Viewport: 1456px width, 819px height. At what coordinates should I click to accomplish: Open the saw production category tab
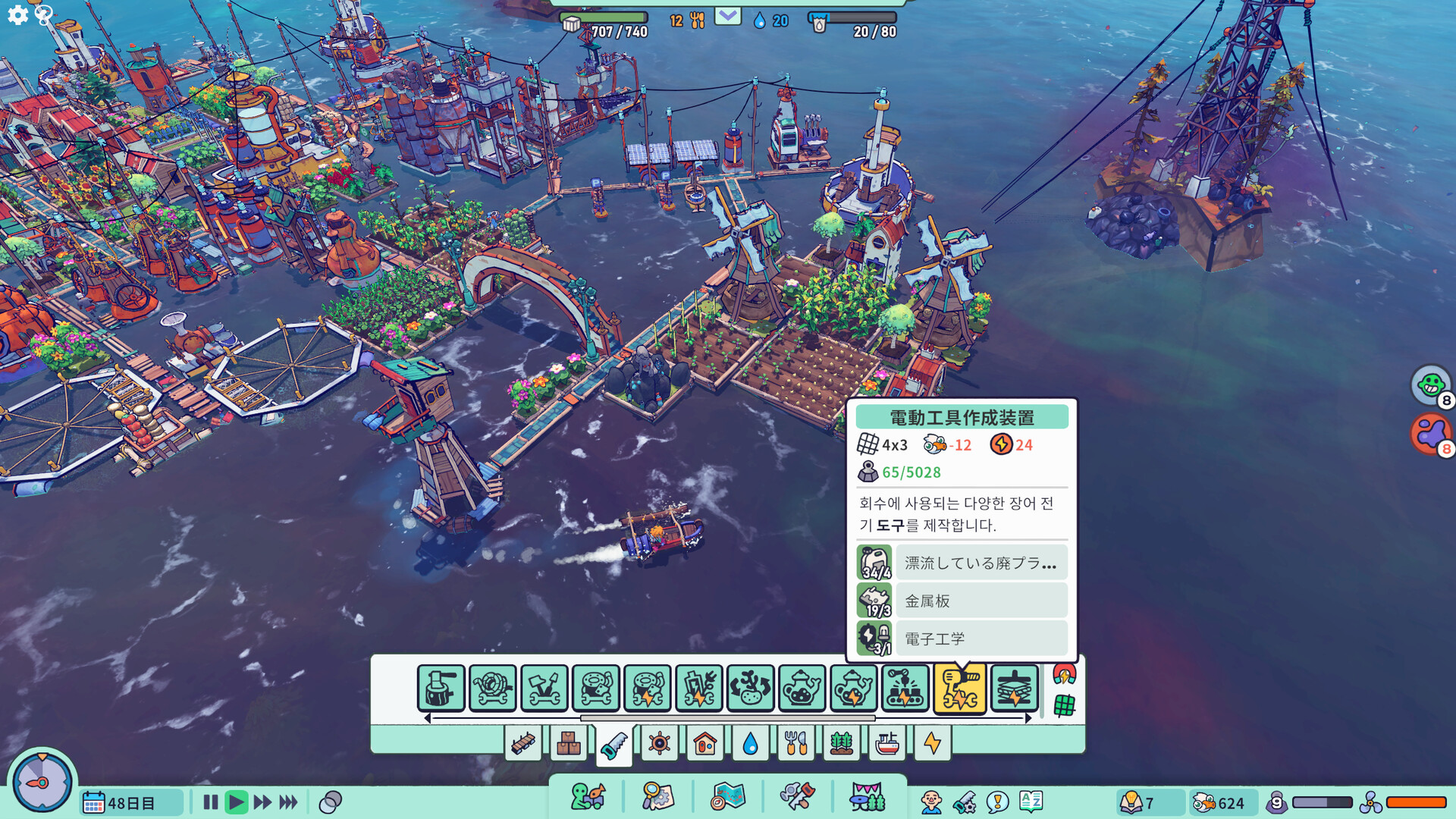[613, 745]
